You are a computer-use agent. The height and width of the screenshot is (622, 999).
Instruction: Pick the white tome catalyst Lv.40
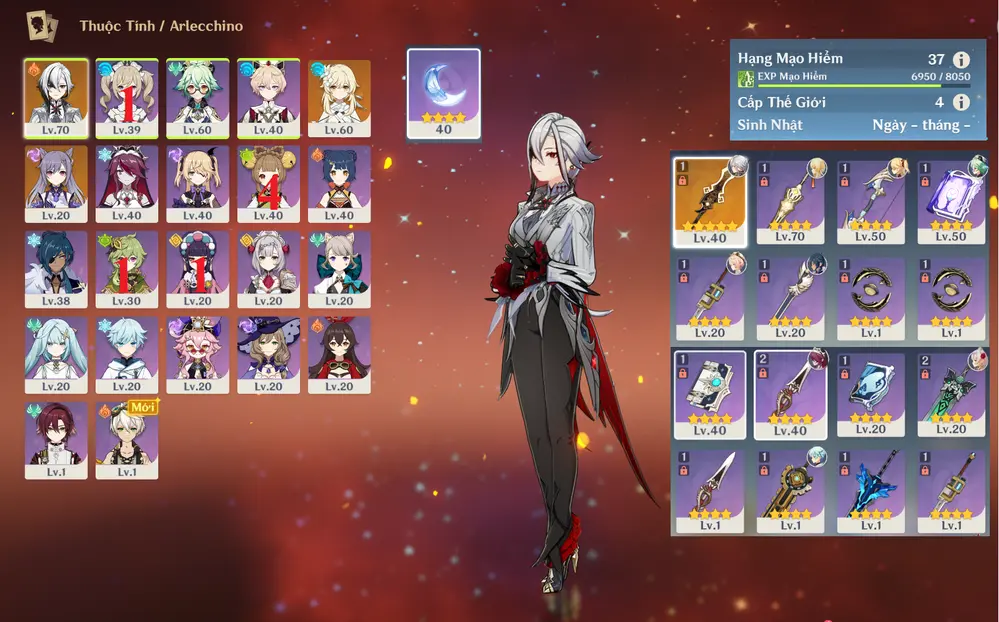click(x=709, y=394)
